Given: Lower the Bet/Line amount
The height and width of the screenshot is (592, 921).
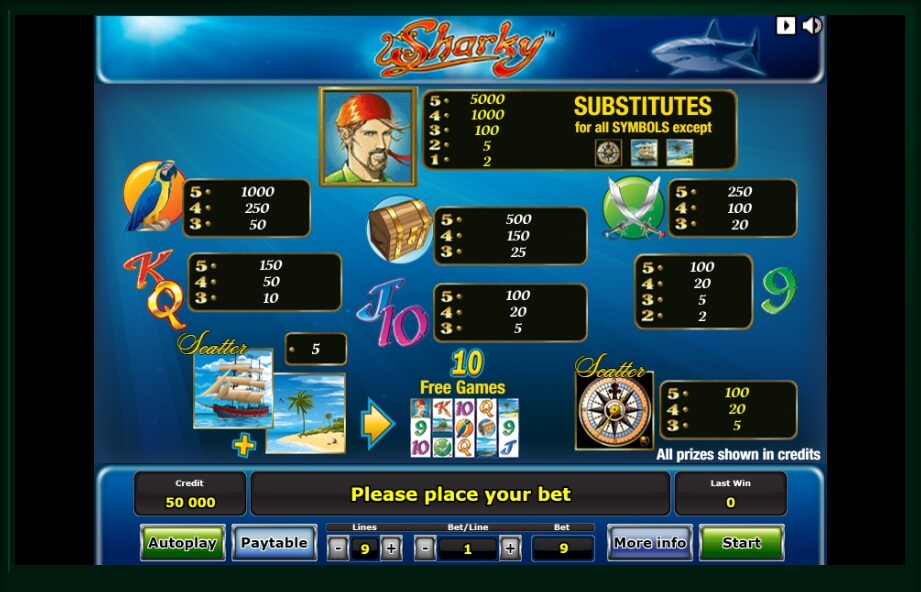Looking at the screenshot, I should click(x=425, y=548).
